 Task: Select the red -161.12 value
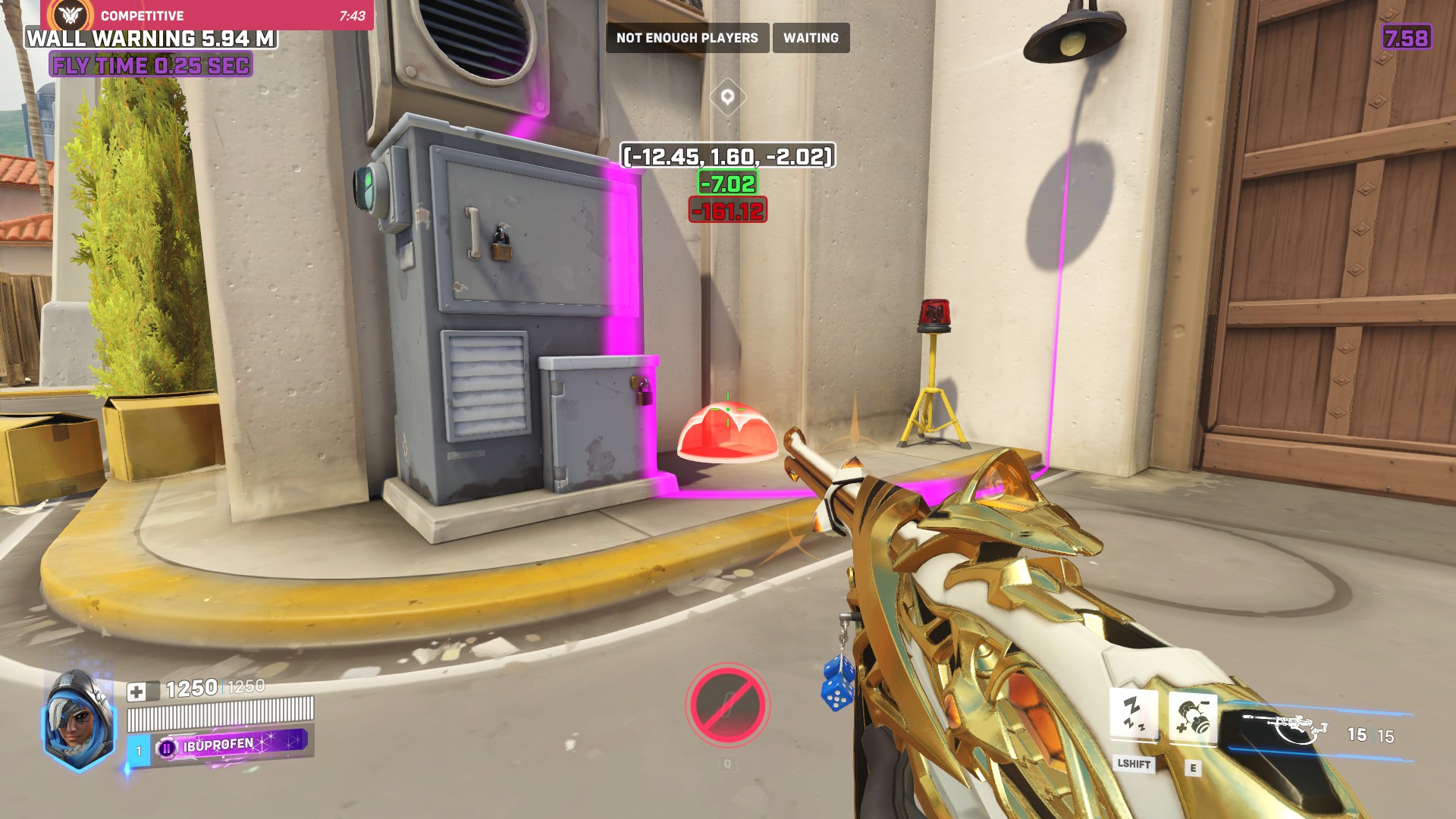(x=726, y=210)
